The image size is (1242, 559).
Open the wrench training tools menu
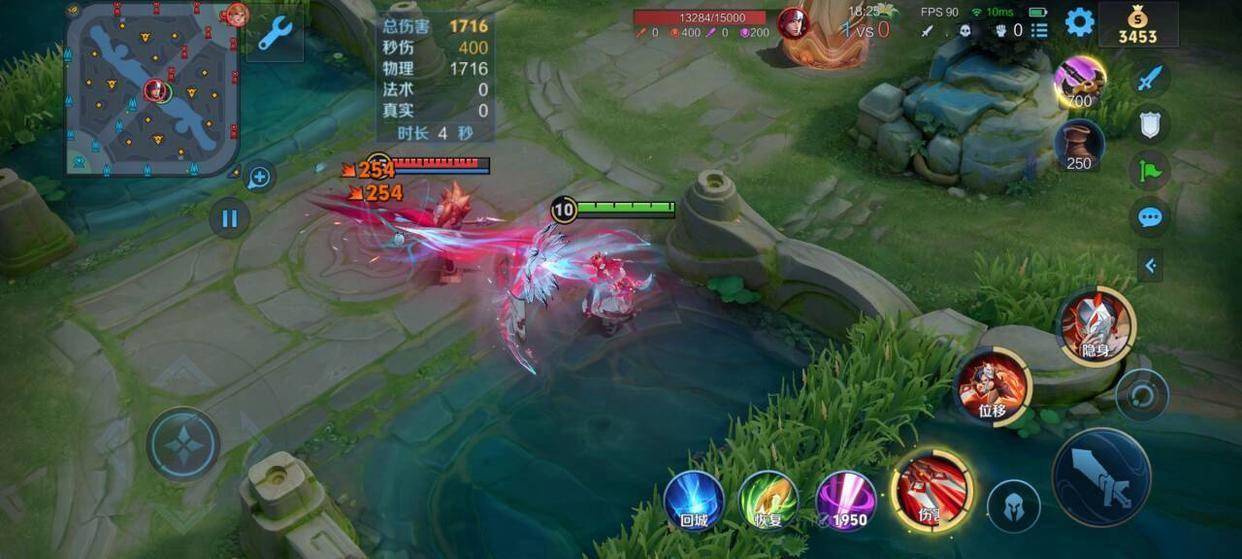pyautogui.click(x=274, y=34)
